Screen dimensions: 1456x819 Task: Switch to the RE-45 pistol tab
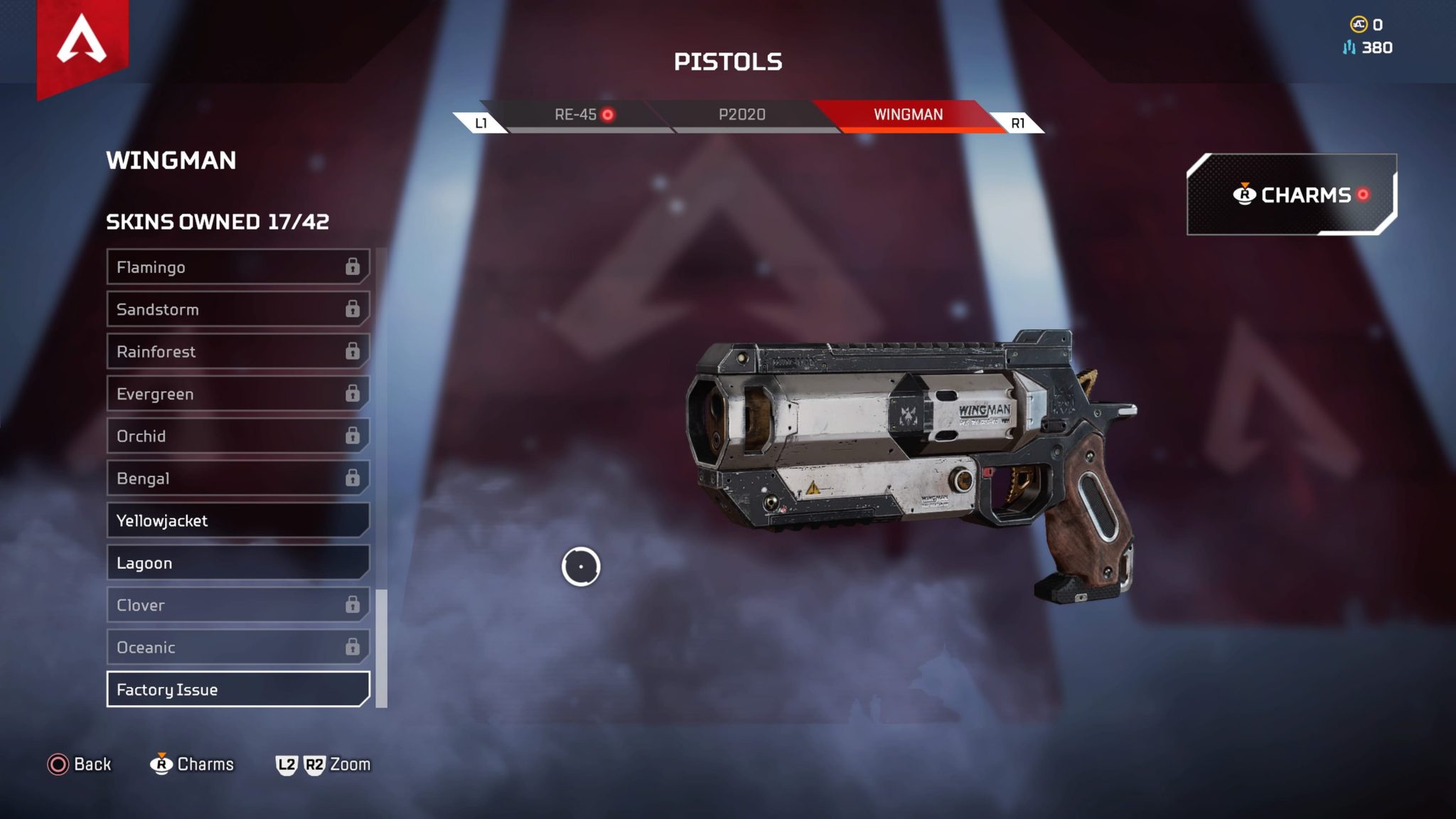pos(576,115)
